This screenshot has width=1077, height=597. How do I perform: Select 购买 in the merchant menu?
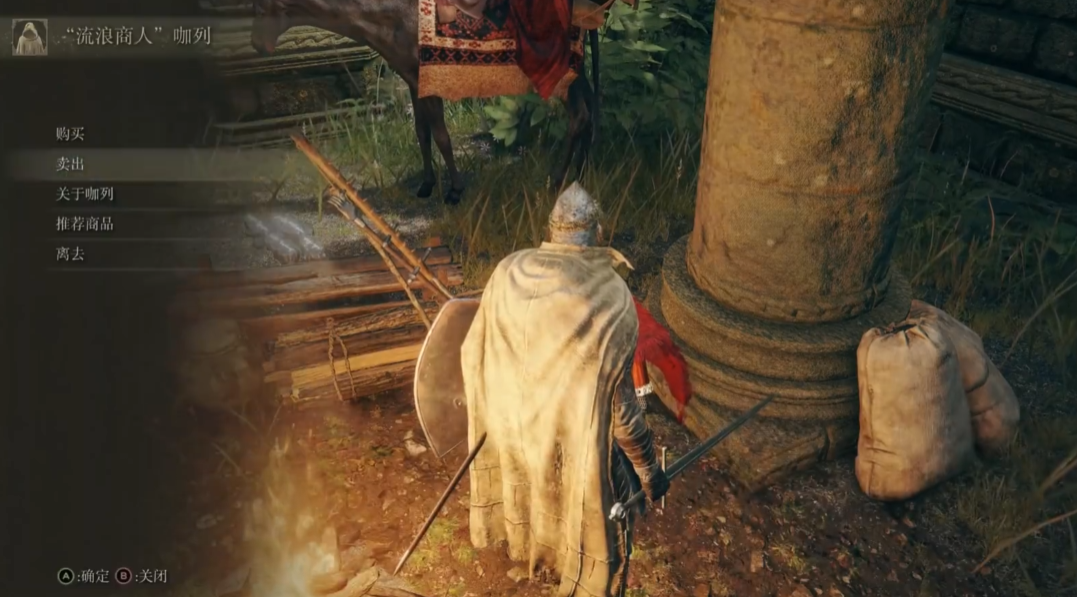pos(71,134)
